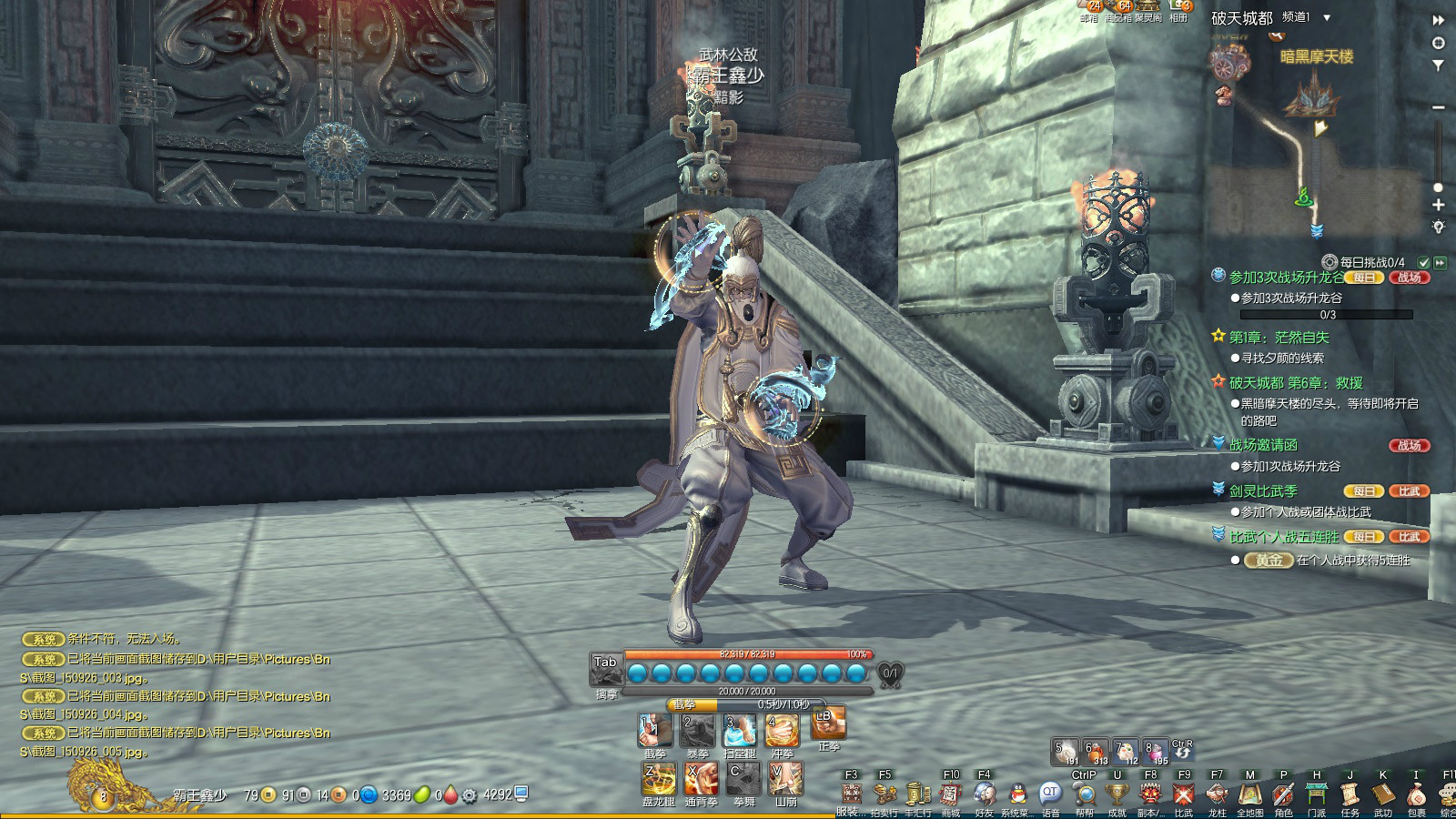Open the 角色 character sheet
Screen dimensions: 1456x819
point(1283,794)
